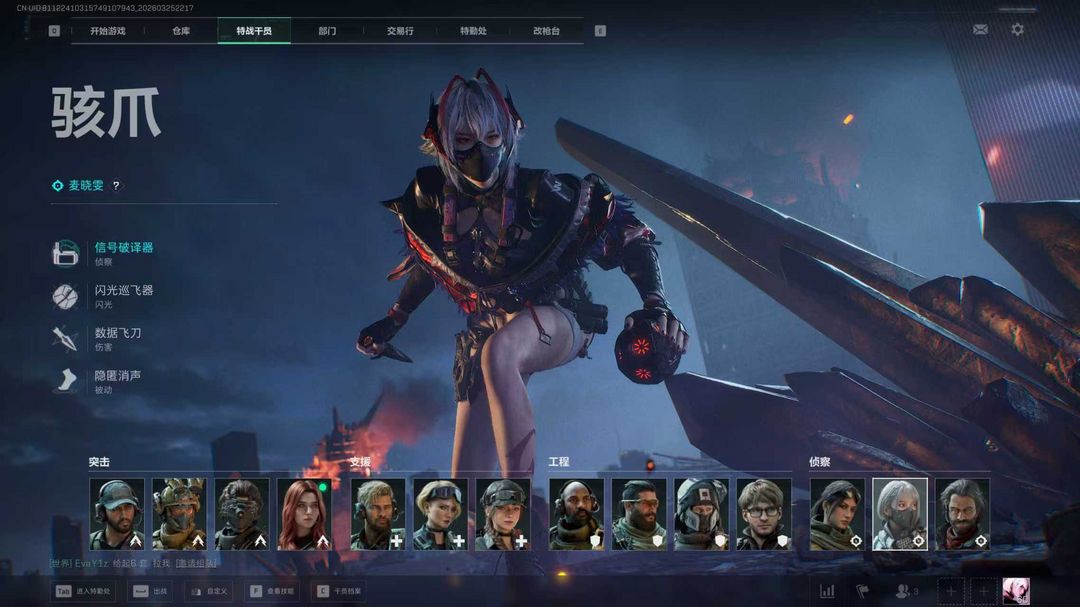This screenshot has width=1080, height=607.
Task: Open the player avatar in bottom bar
Action: point(1015,592)
